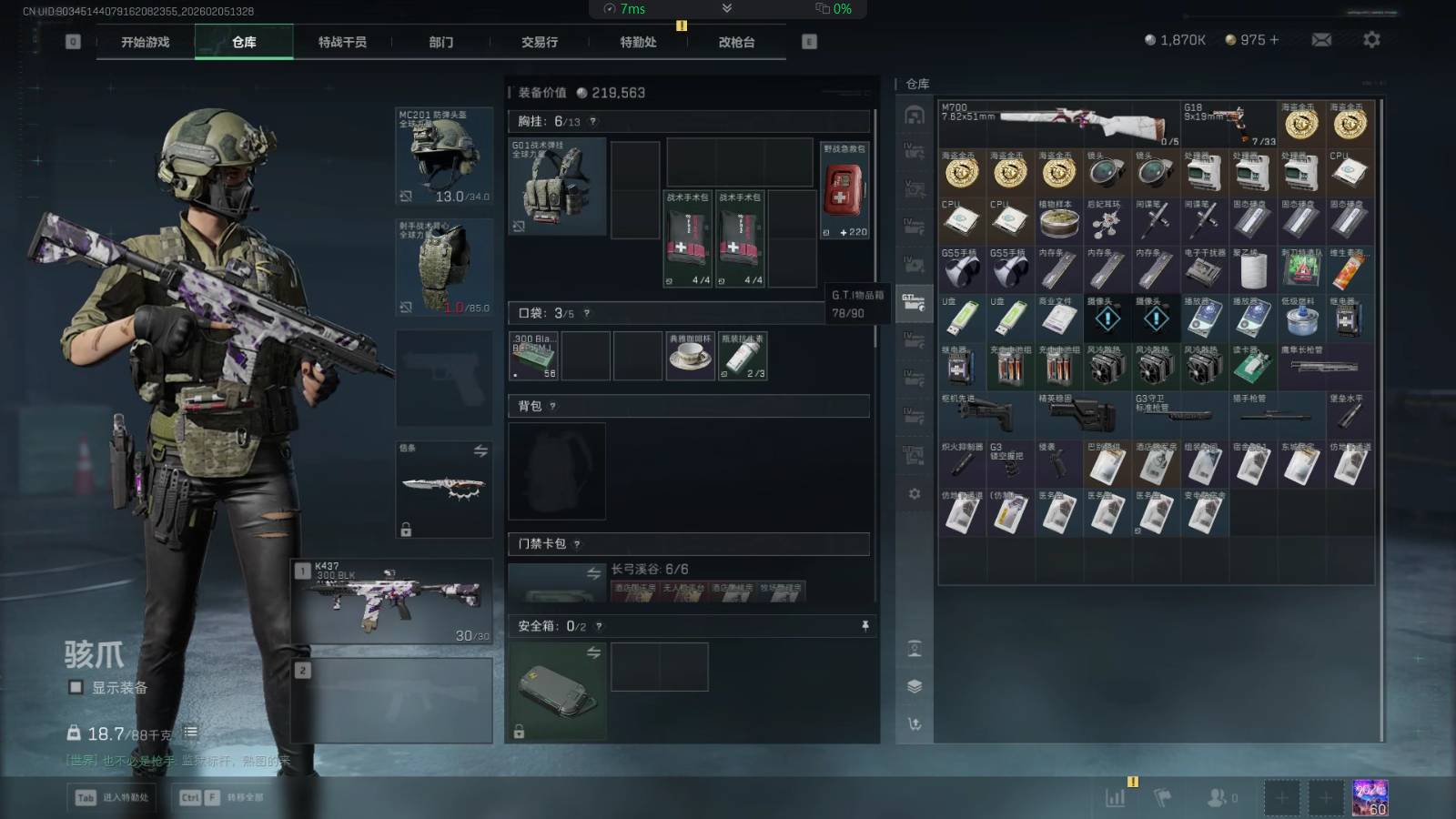
Task: Click the coffee cup item in pockets
Action: click(x=691, y=355)
